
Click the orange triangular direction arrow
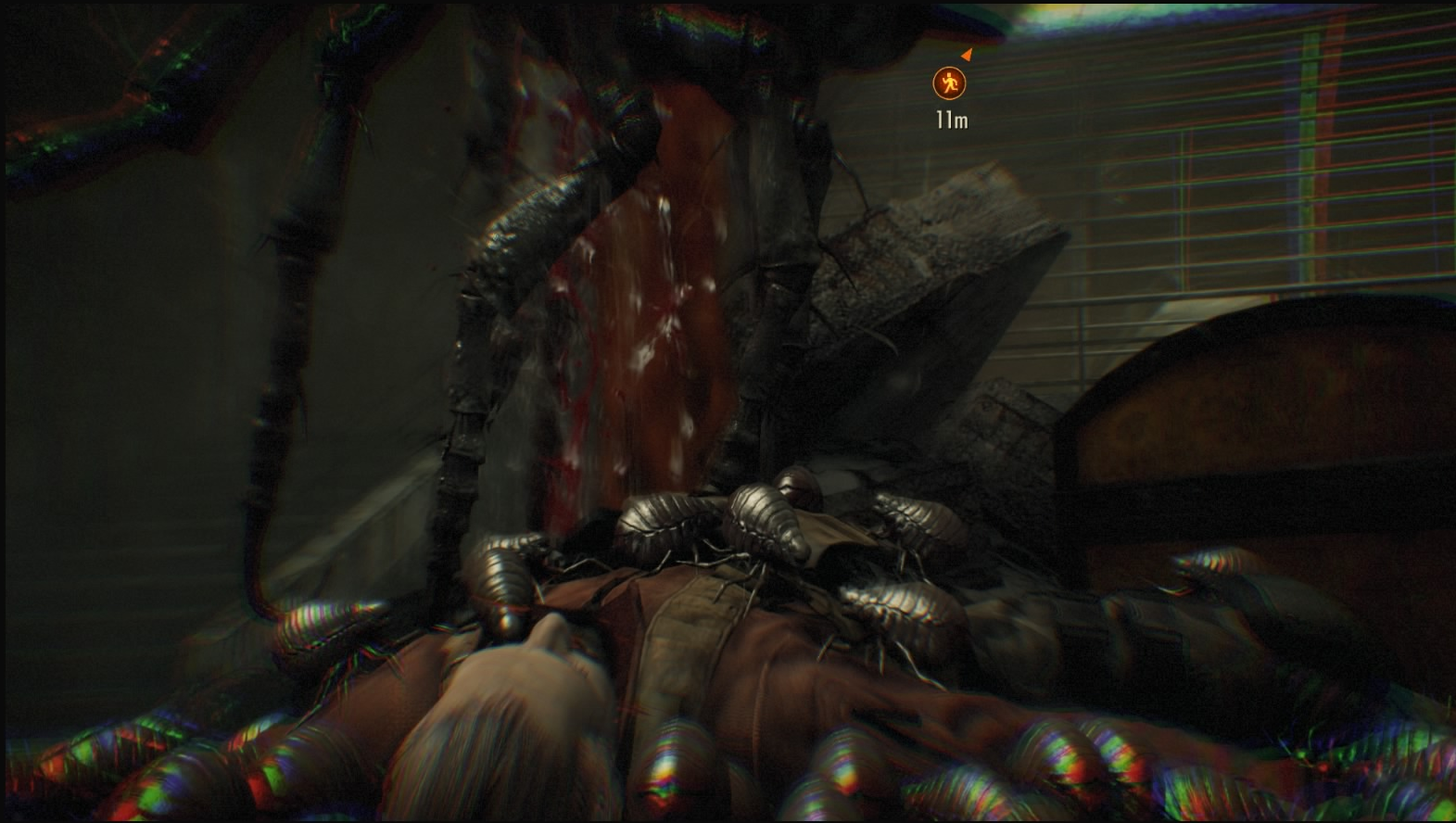click(x=966, y=54)
